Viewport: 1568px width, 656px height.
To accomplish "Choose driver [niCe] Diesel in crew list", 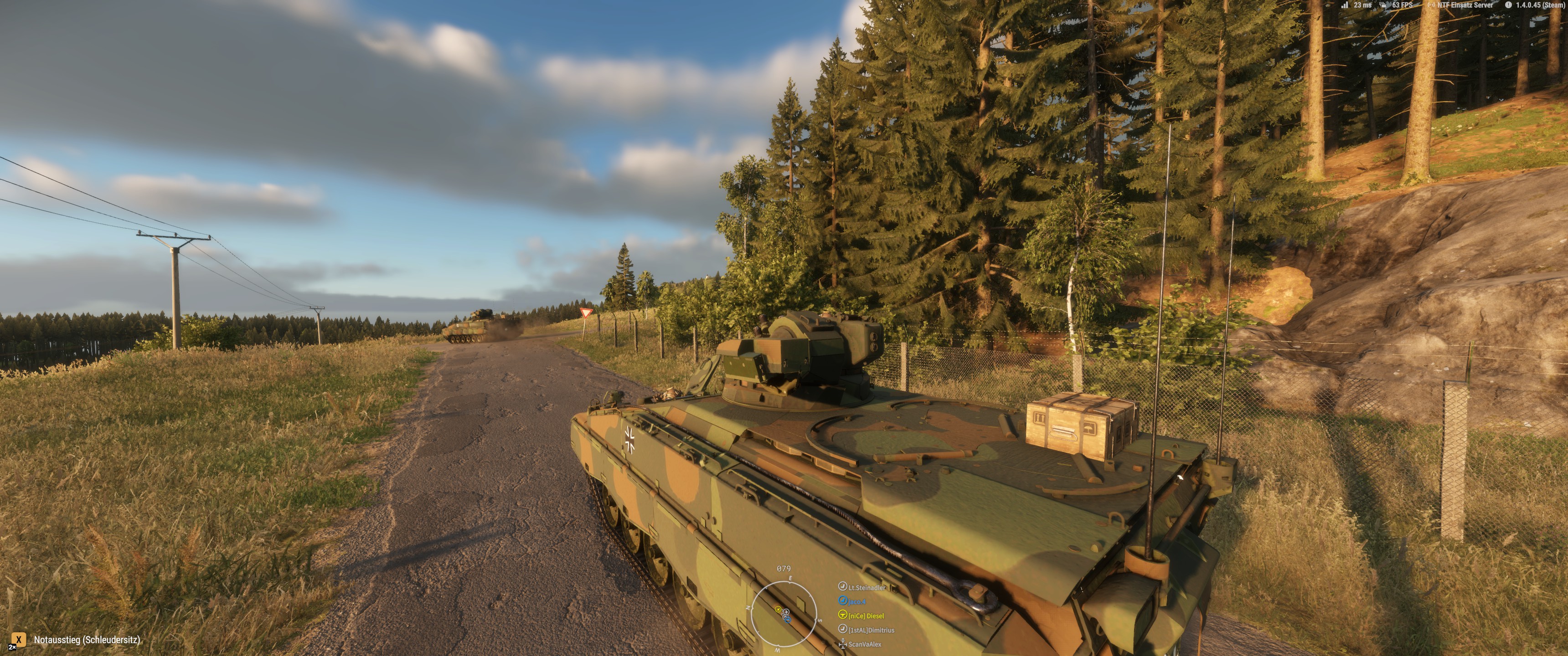I will click(866, 616).
